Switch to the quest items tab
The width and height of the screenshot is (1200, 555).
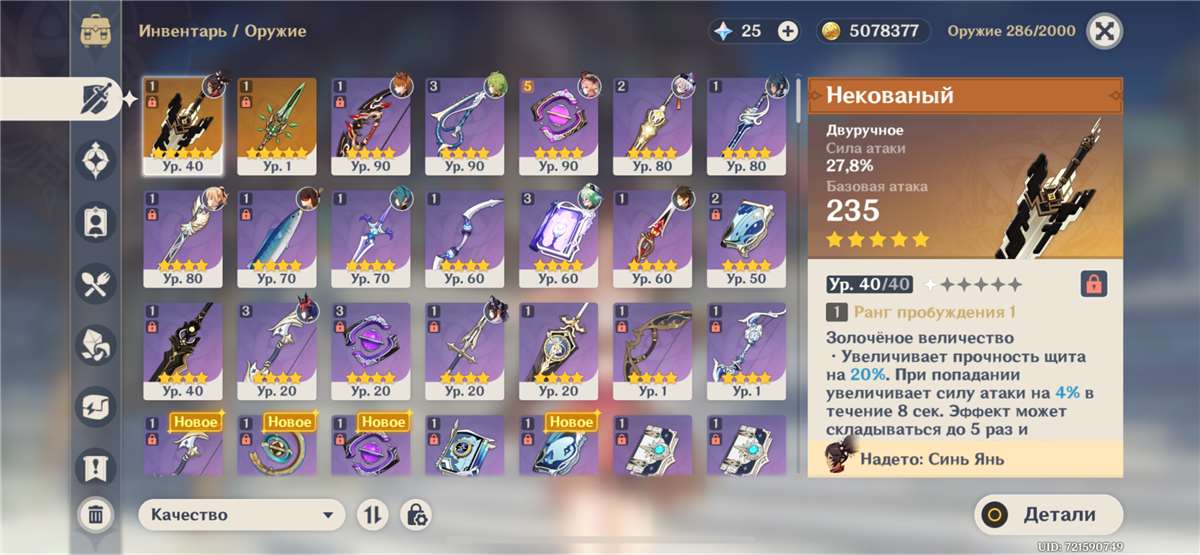click(x=96, y=466)
